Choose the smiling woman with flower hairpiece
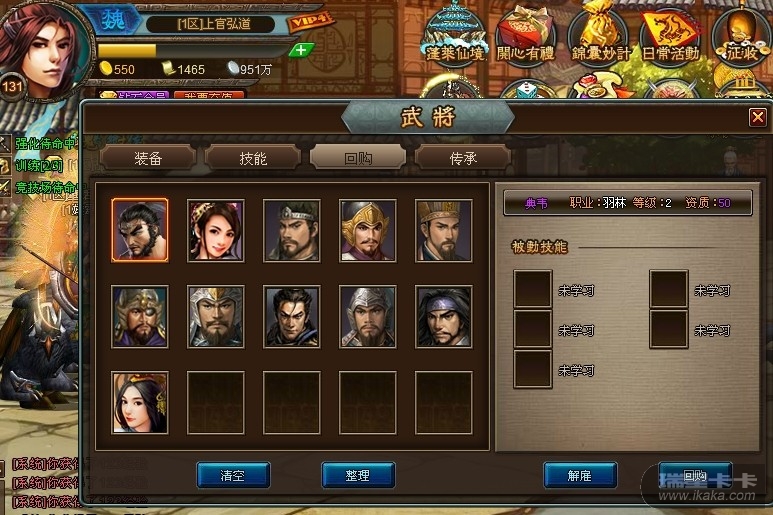Viewport: 773px width, 515px height. click(x=216, y=230)
